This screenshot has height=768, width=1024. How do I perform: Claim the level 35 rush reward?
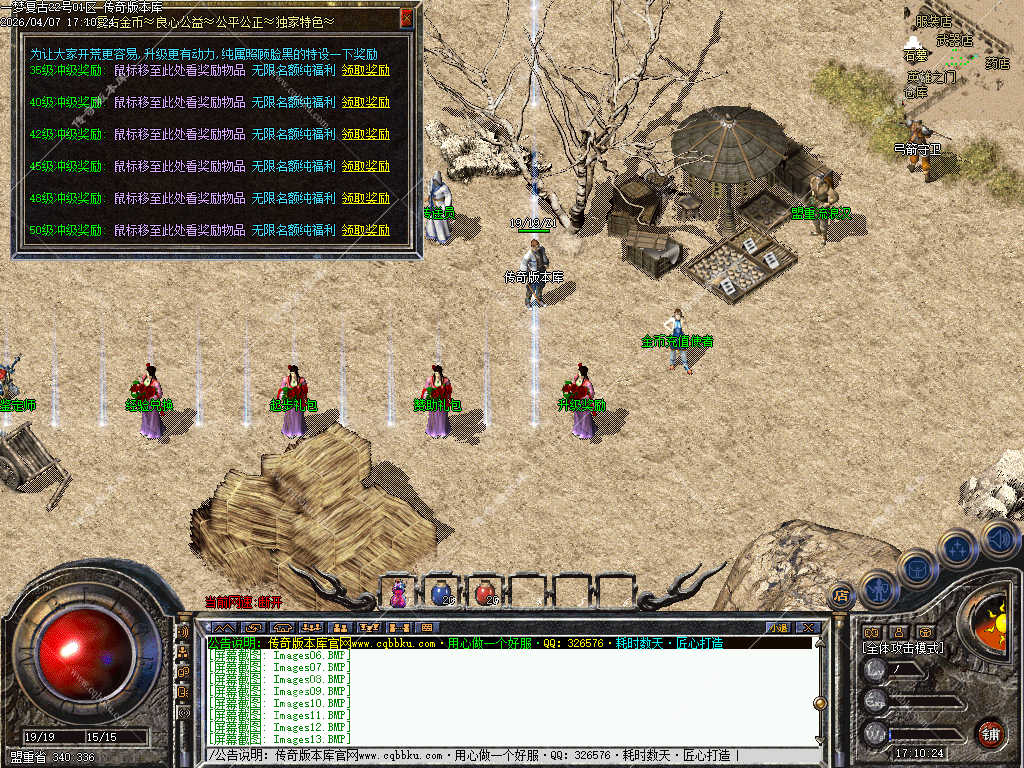click(x=366, y=70)
